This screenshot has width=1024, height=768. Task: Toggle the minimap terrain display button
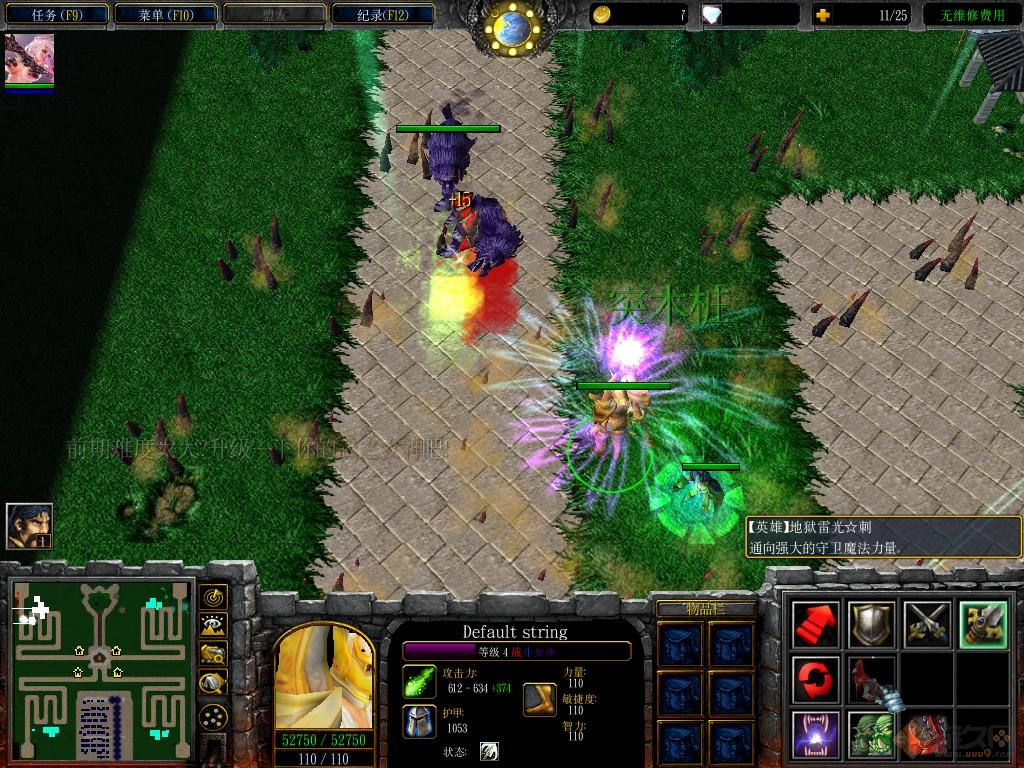click(x=212, y=626)
